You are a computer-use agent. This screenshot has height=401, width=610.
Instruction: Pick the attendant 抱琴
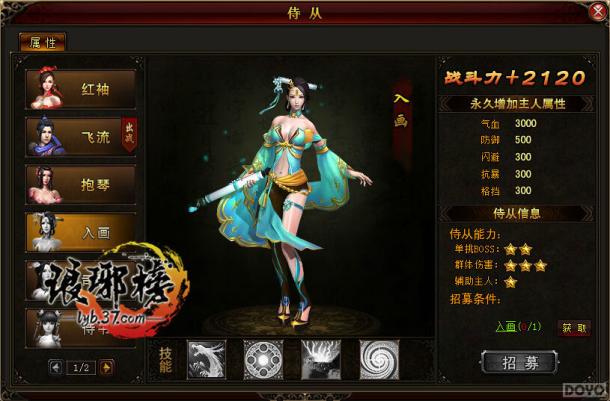pos(81,184)
